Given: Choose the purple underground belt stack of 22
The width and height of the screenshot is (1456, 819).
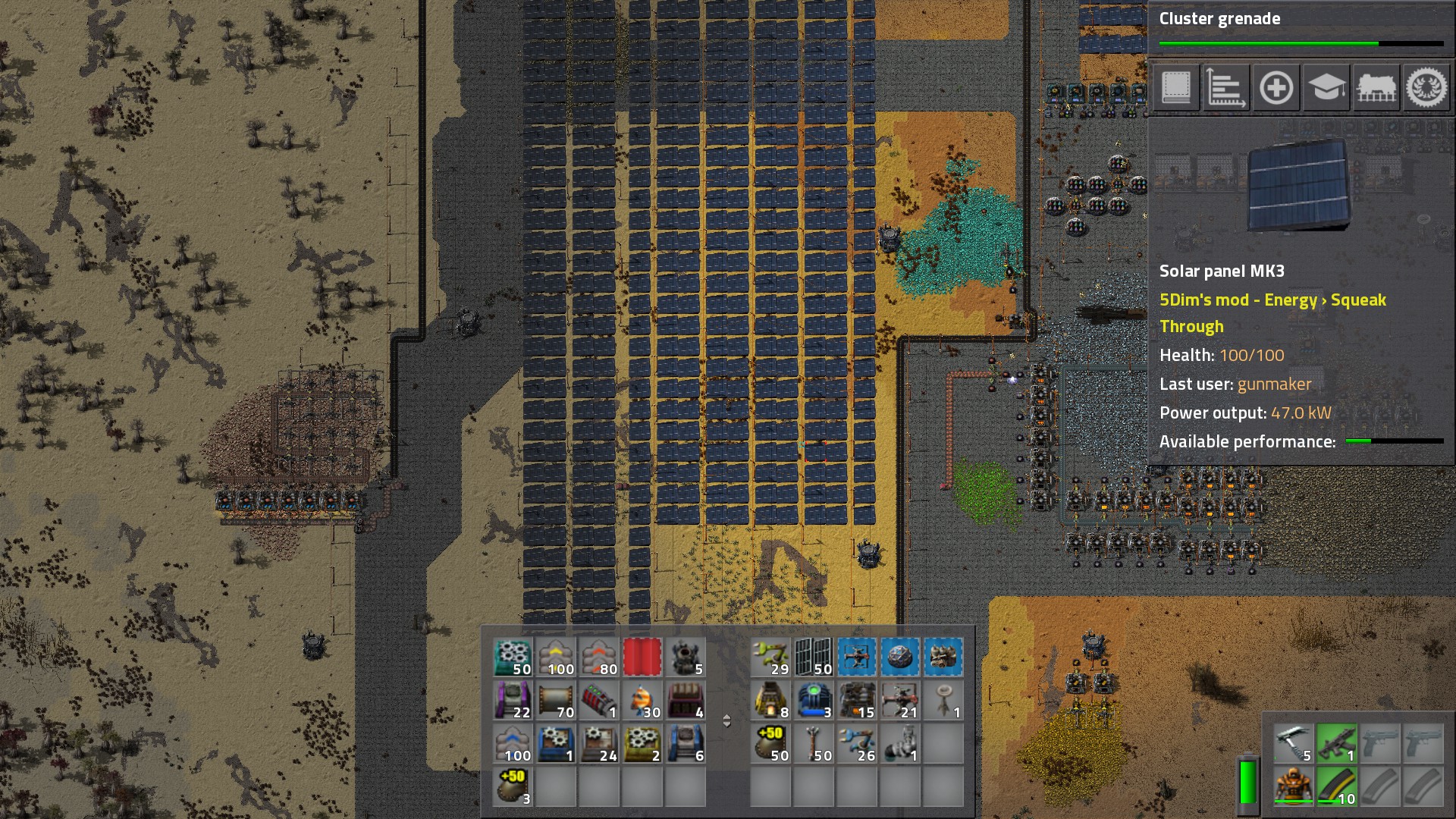Looking at the screenshot, I should [513, 700].
